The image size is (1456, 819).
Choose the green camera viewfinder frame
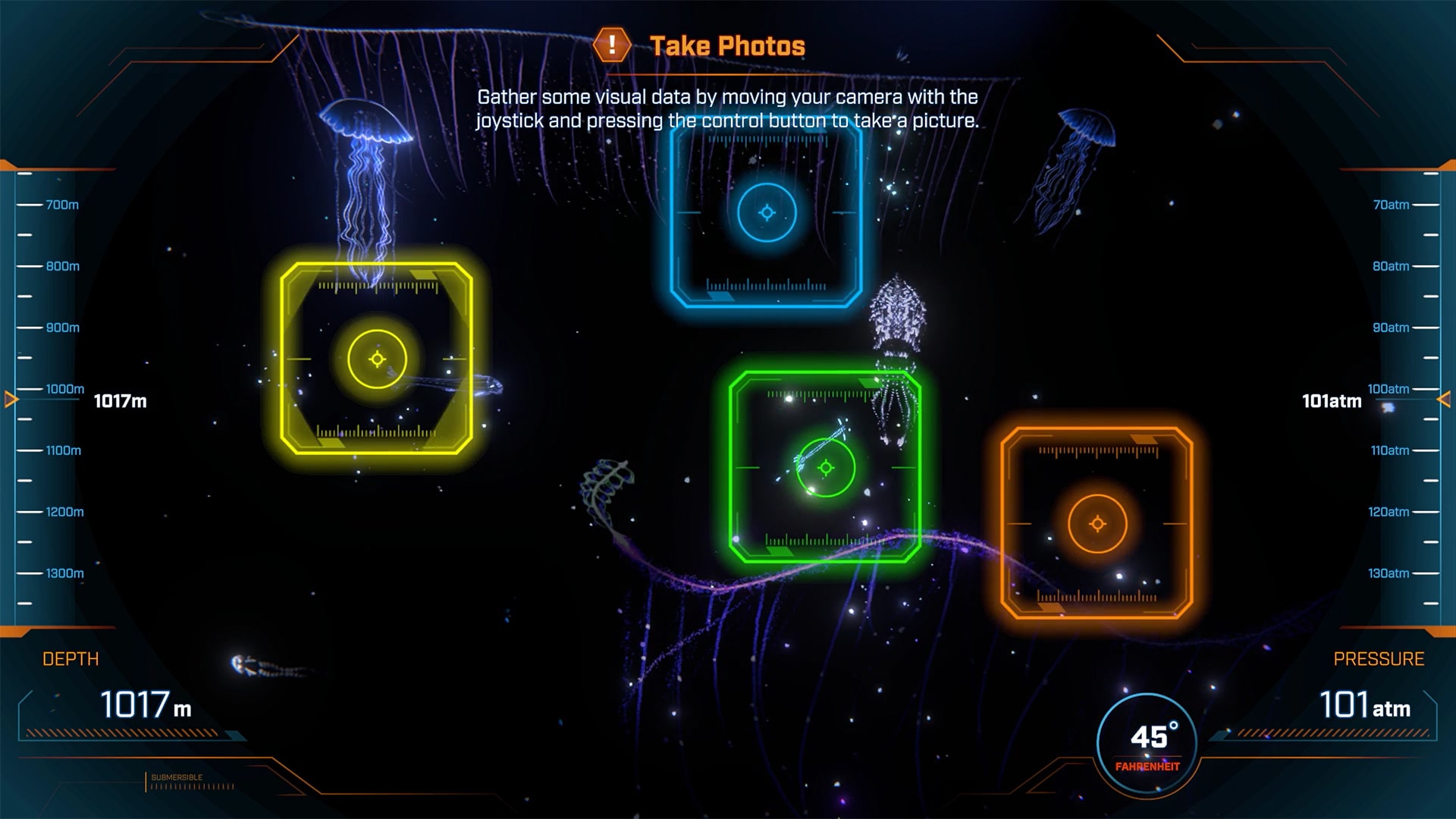[825, 467]
